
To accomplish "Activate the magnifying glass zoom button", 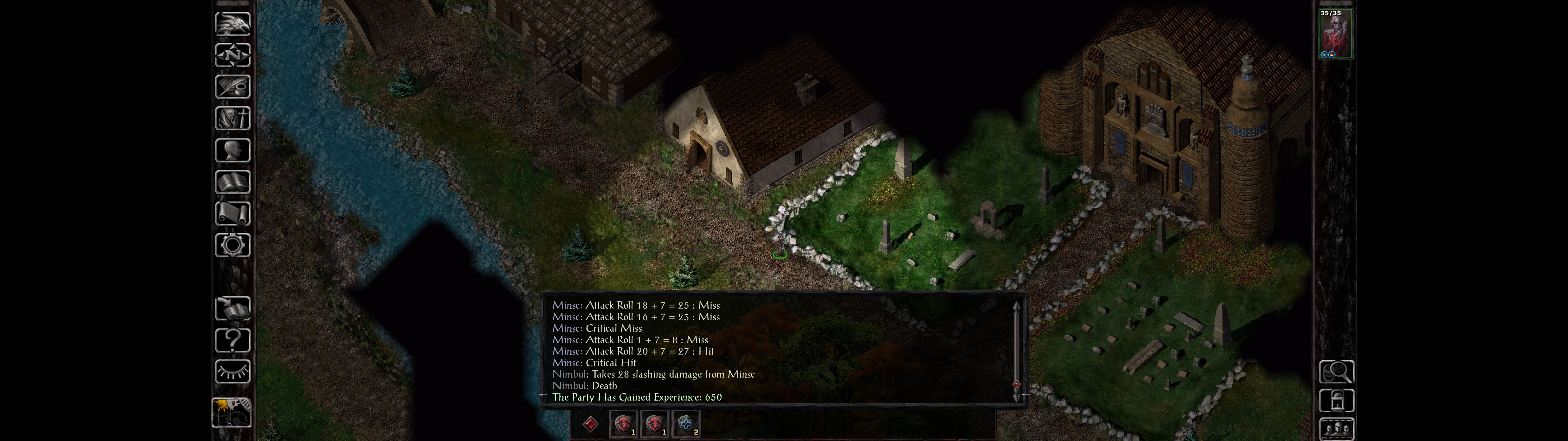I will coord(1336,371).
